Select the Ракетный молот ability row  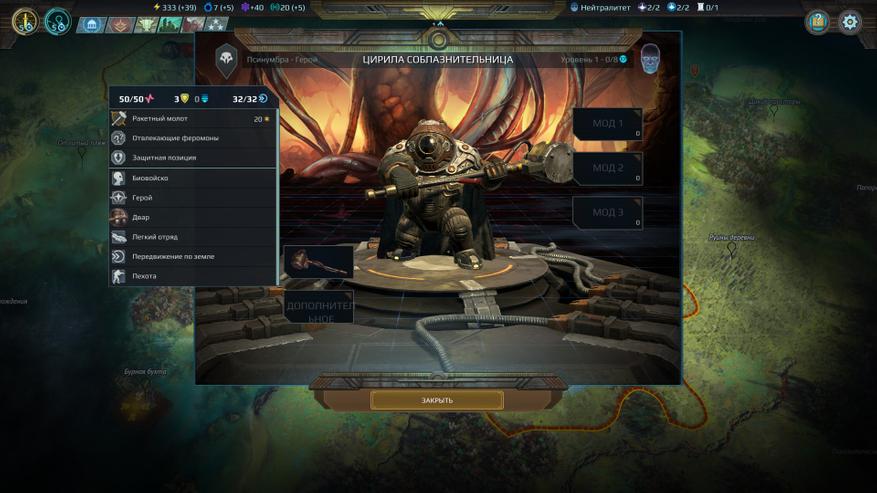click(193, 119)
